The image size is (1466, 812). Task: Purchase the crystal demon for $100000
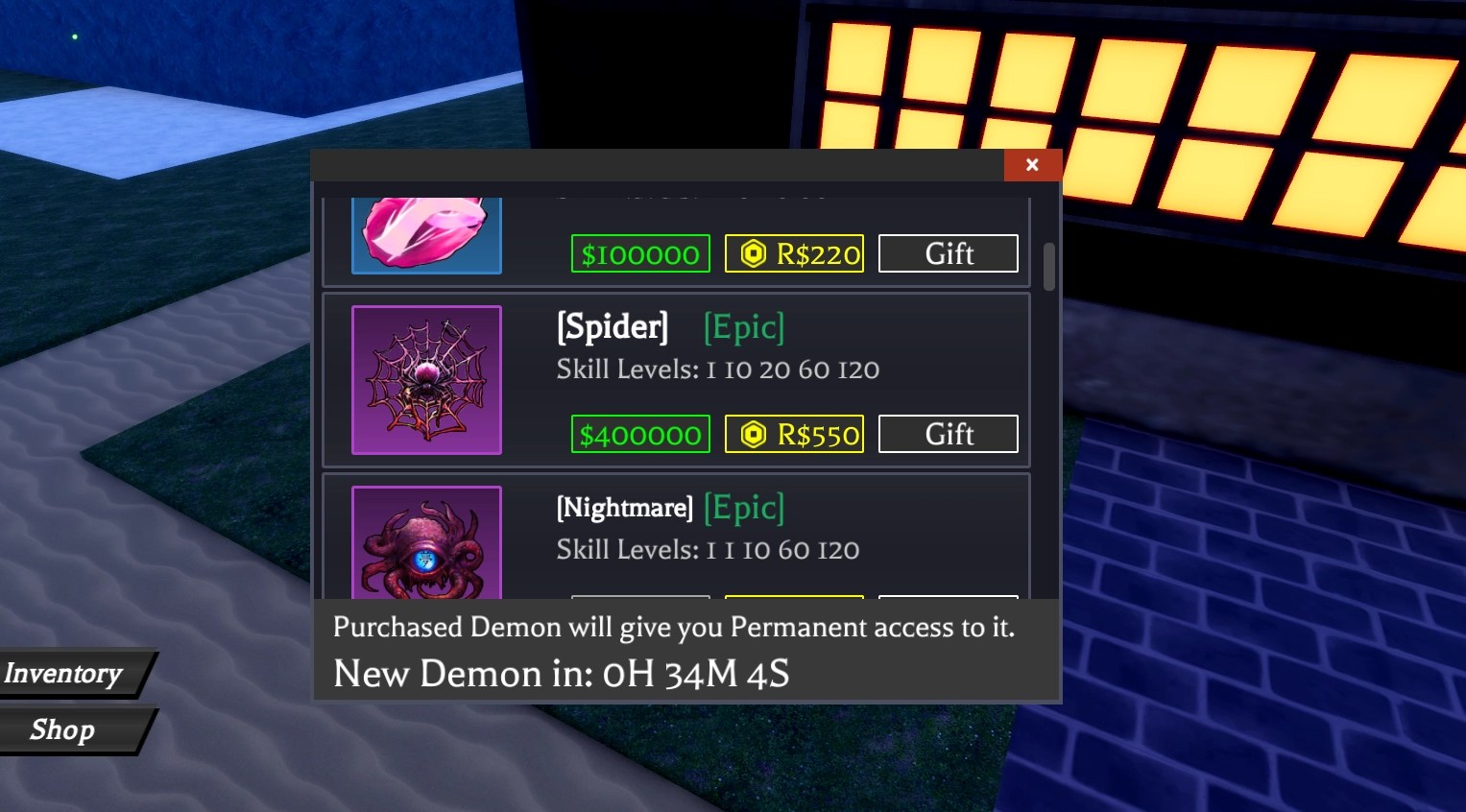(x=640, y=253)
